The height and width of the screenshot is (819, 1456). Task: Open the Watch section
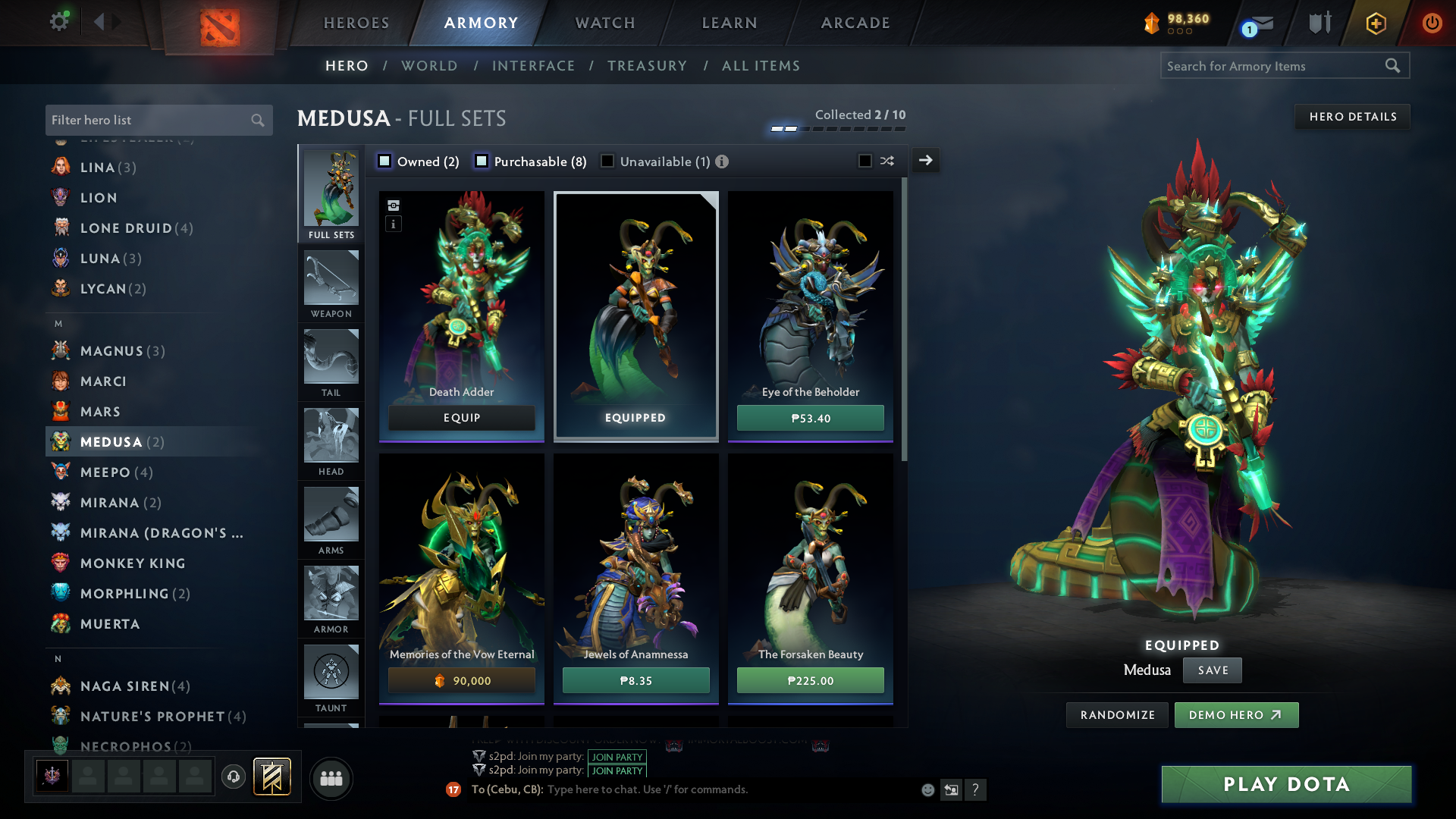(605, 23)
